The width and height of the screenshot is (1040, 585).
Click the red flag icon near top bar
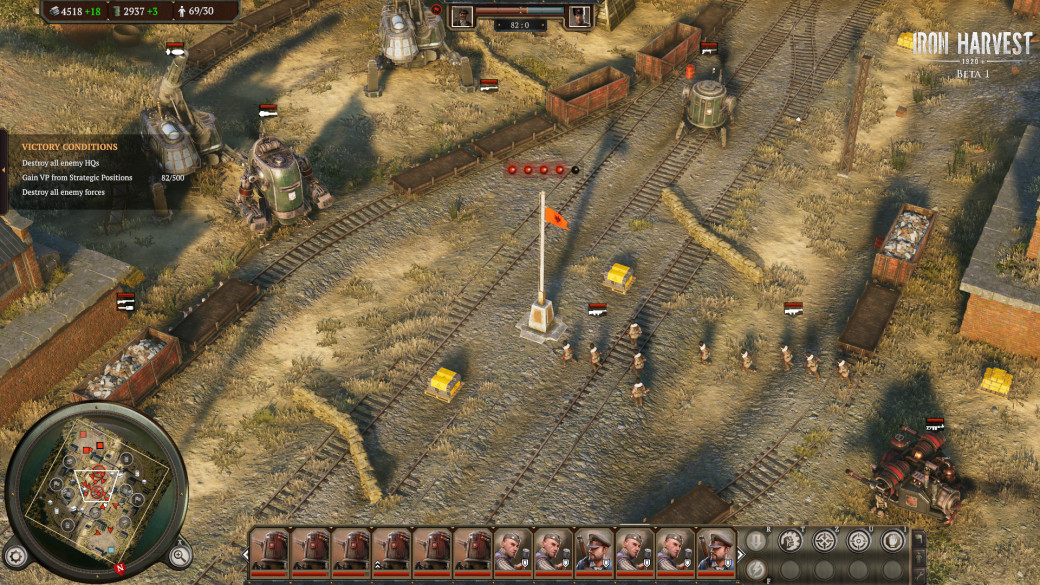tap(435, 9)
